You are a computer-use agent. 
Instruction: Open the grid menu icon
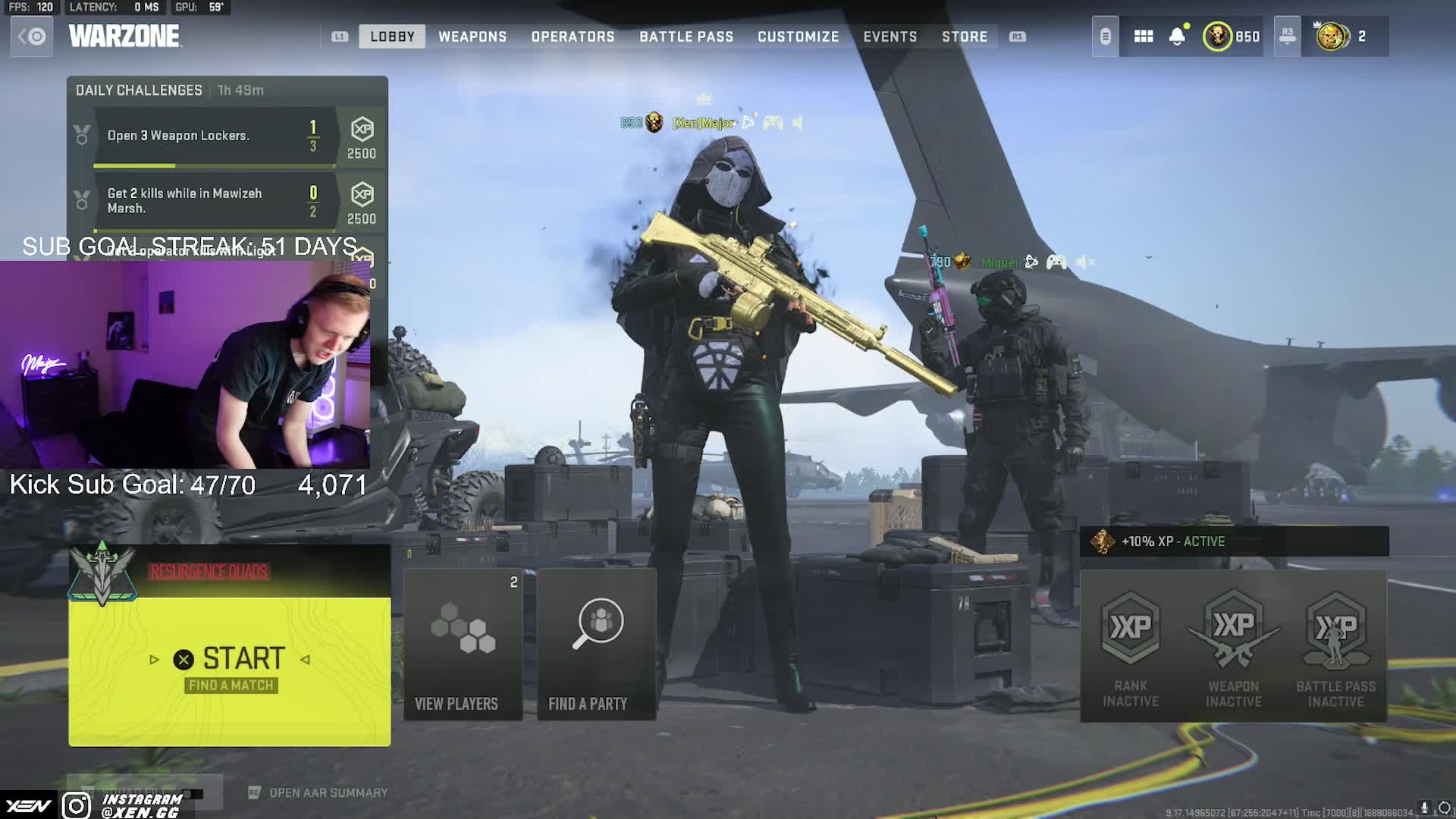click(x=1143, y=36)
